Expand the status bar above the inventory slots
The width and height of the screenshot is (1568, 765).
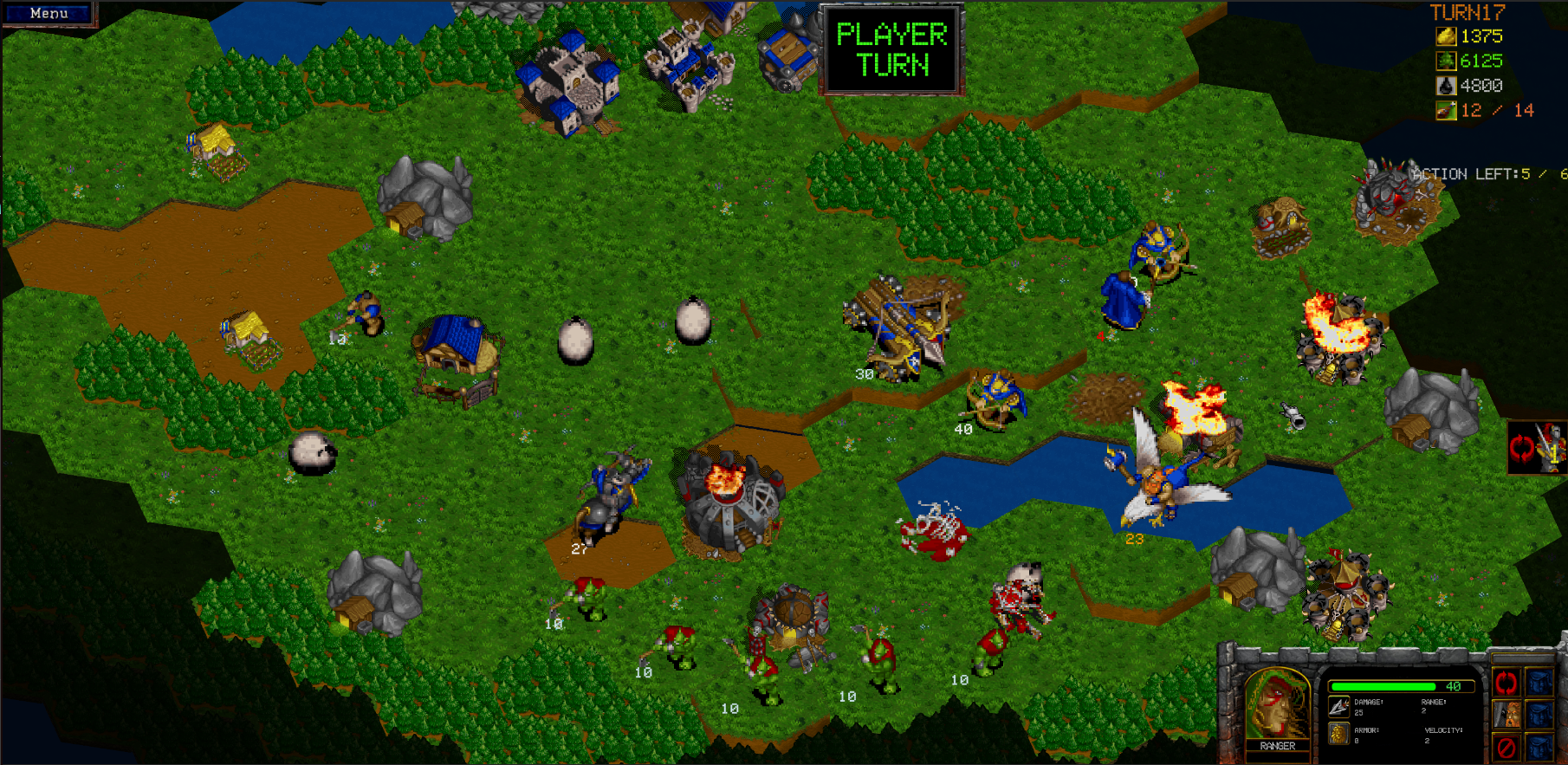(x=1523, y=658)
